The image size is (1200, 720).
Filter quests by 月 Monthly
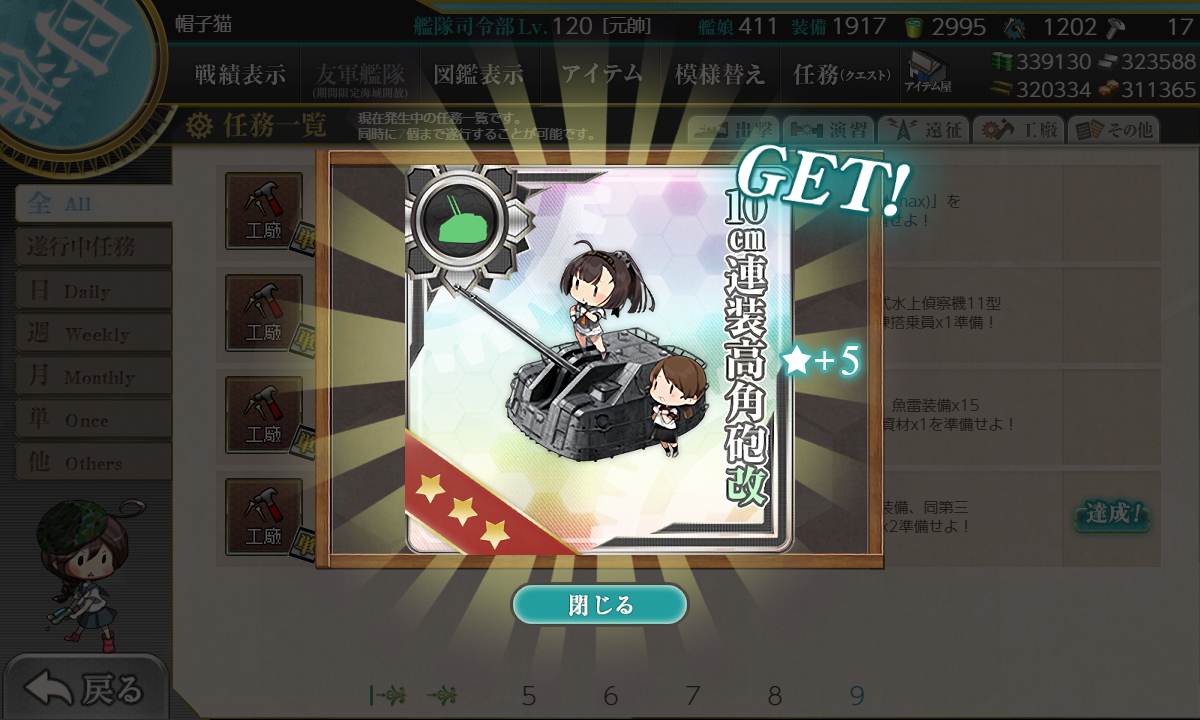[92, 377]
